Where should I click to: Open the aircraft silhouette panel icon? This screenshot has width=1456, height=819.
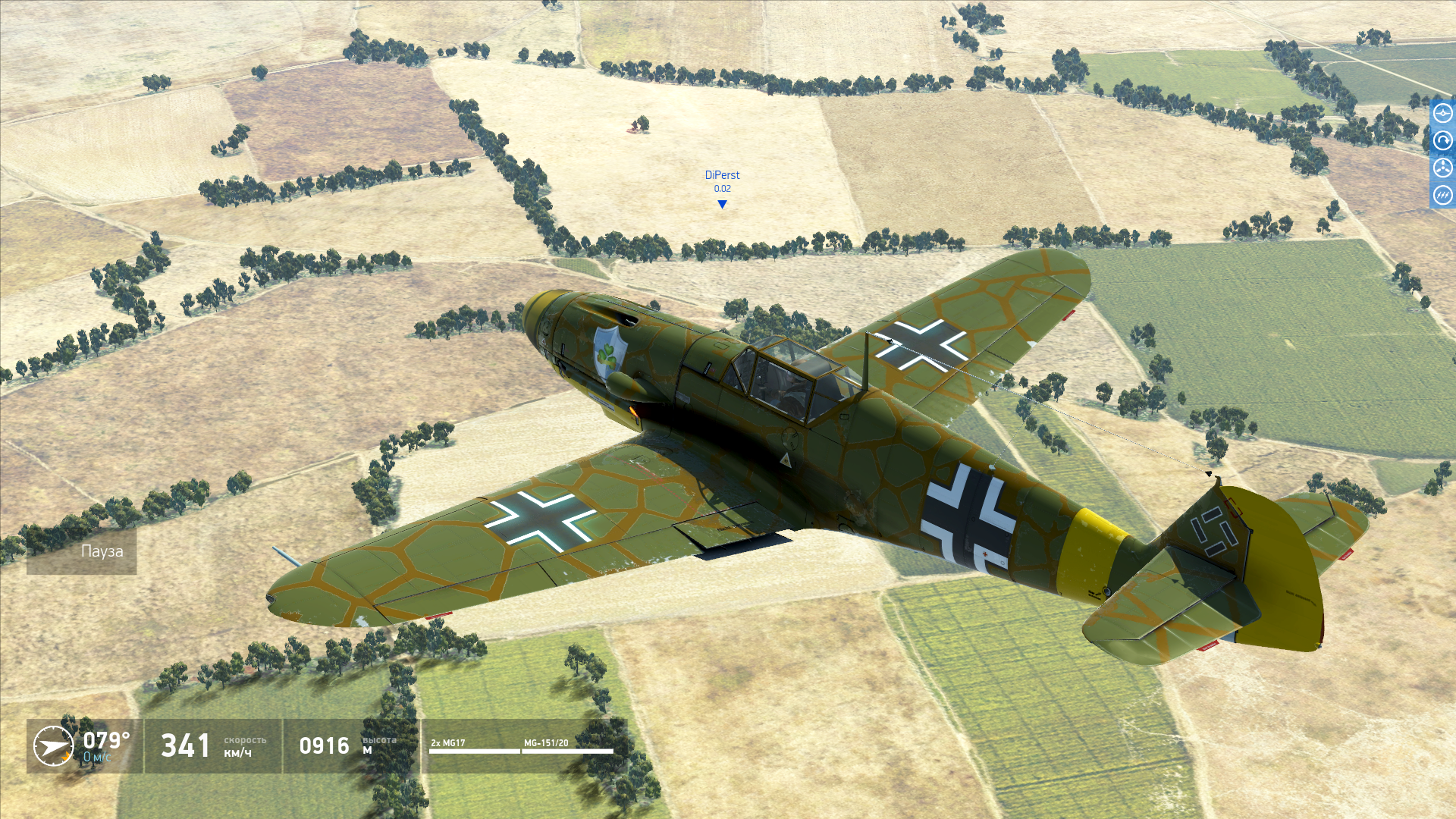click(1442, 114)
